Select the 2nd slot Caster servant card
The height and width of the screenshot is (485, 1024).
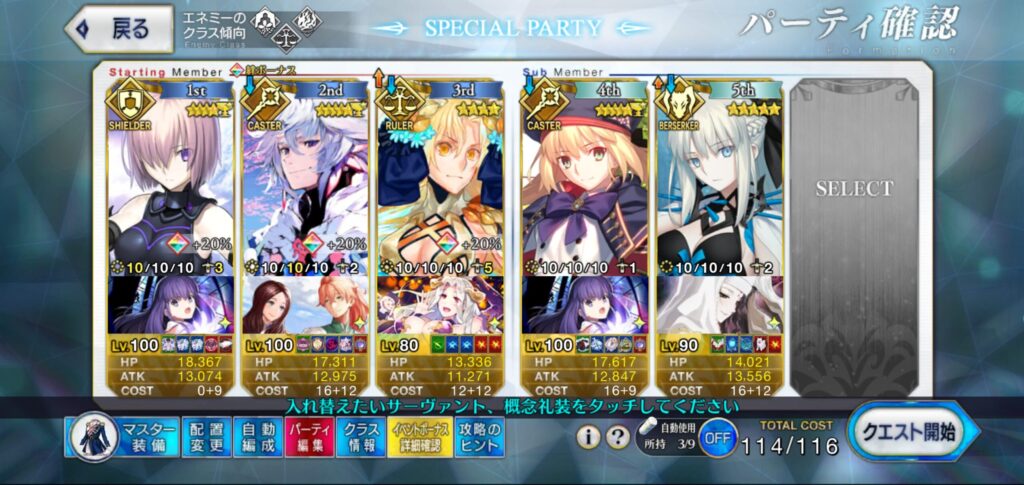pos(304,180)
